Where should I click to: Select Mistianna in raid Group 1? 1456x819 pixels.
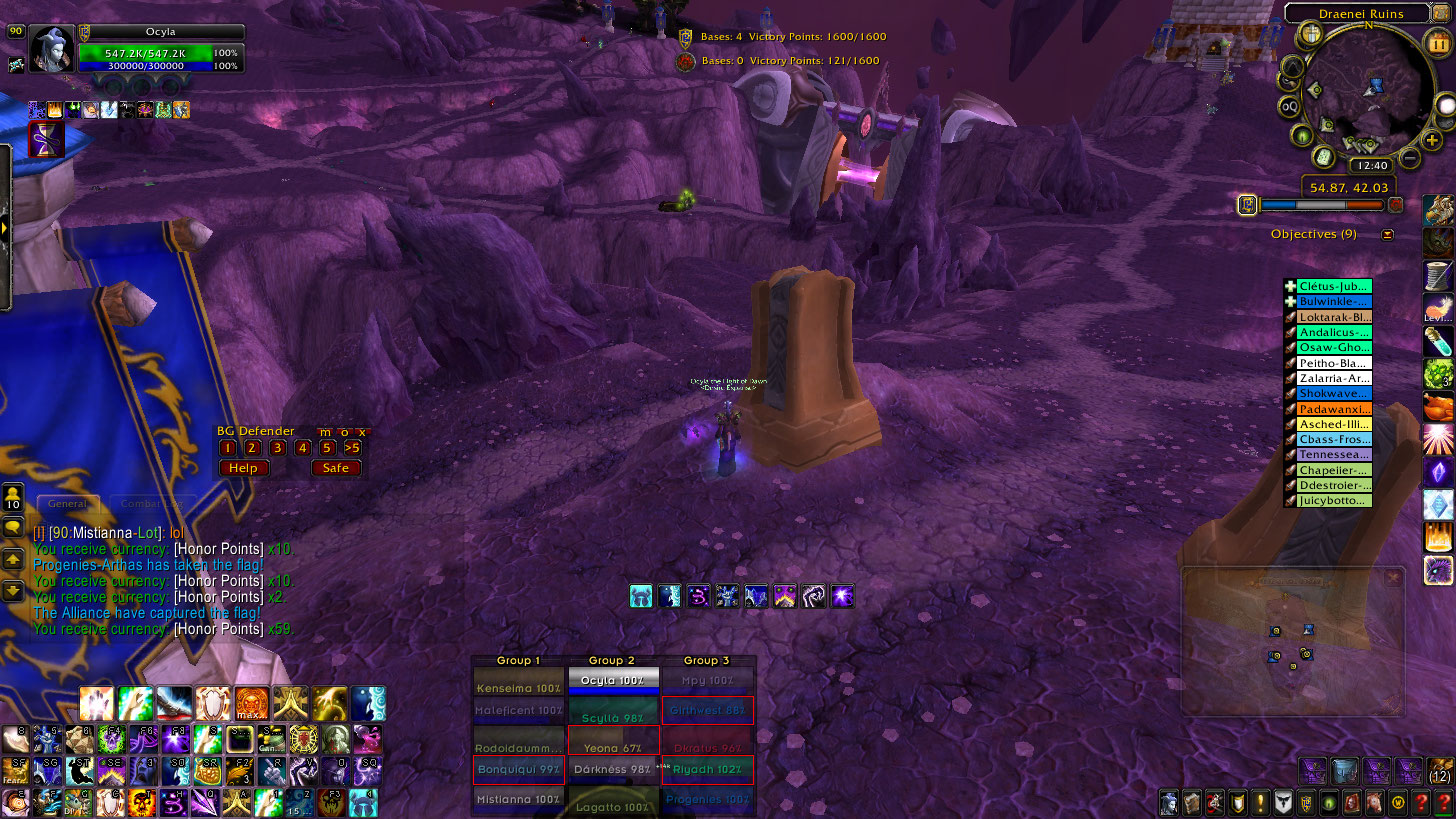pyautogui.click(x=518, y=800)
